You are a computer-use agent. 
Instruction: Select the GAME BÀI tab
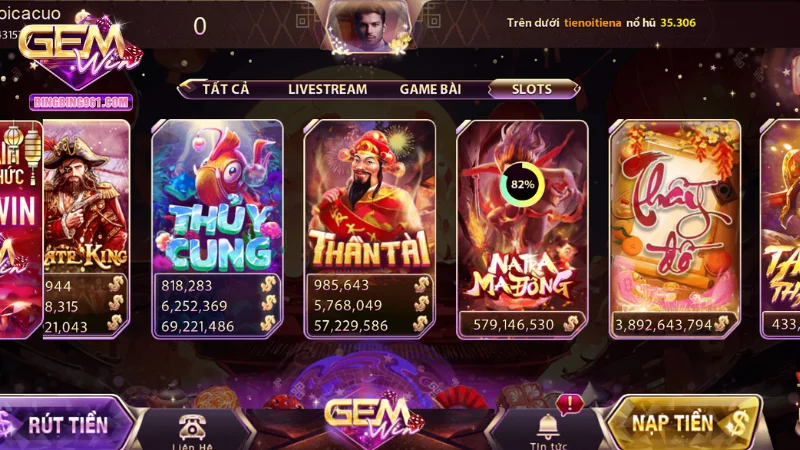point(430,88)
